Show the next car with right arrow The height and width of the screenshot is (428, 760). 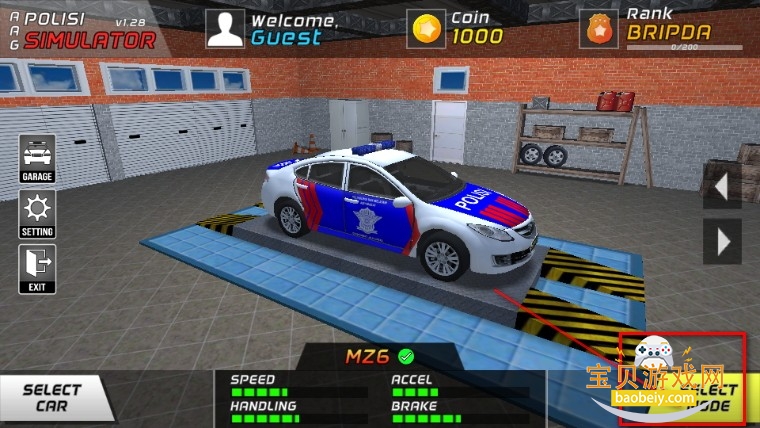[x=722, y=241]
